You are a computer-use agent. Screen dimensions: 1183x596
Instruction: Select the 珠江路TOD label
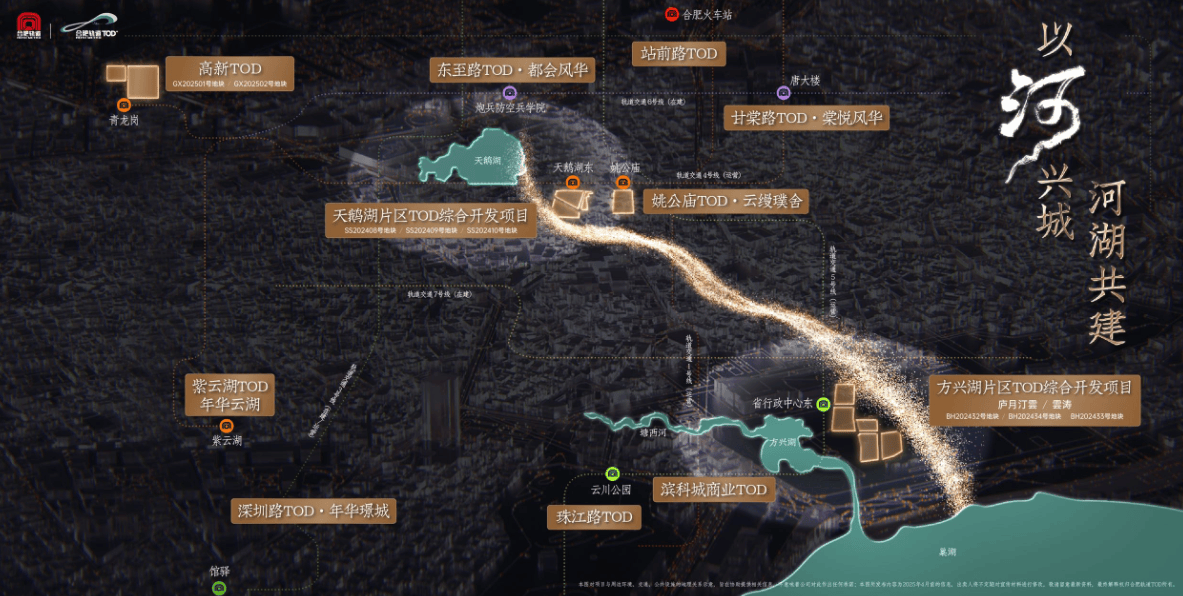coord(595,517)
